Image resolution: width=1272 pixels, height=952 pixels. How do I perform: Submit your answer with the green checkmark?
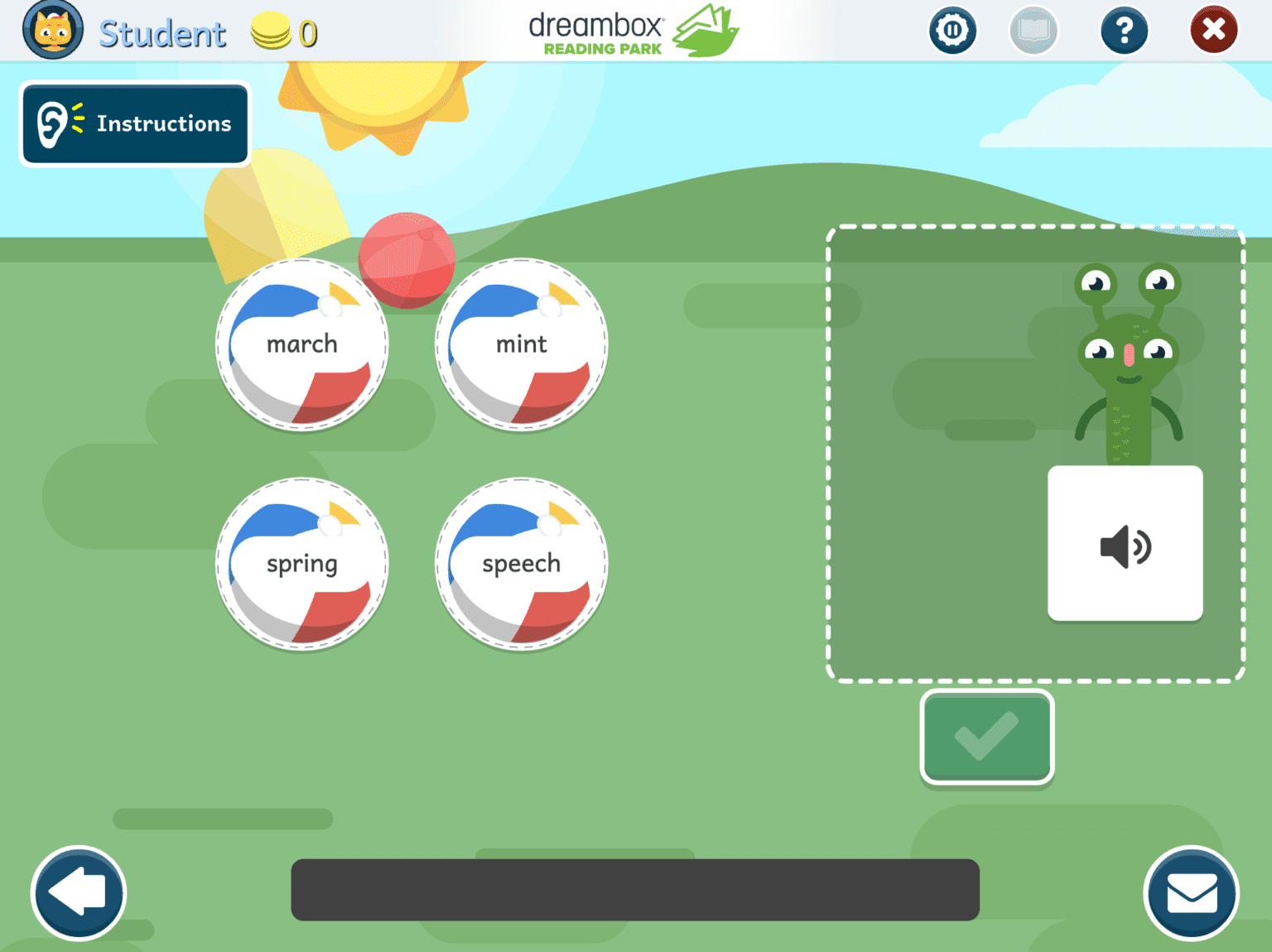click(985, 736)
